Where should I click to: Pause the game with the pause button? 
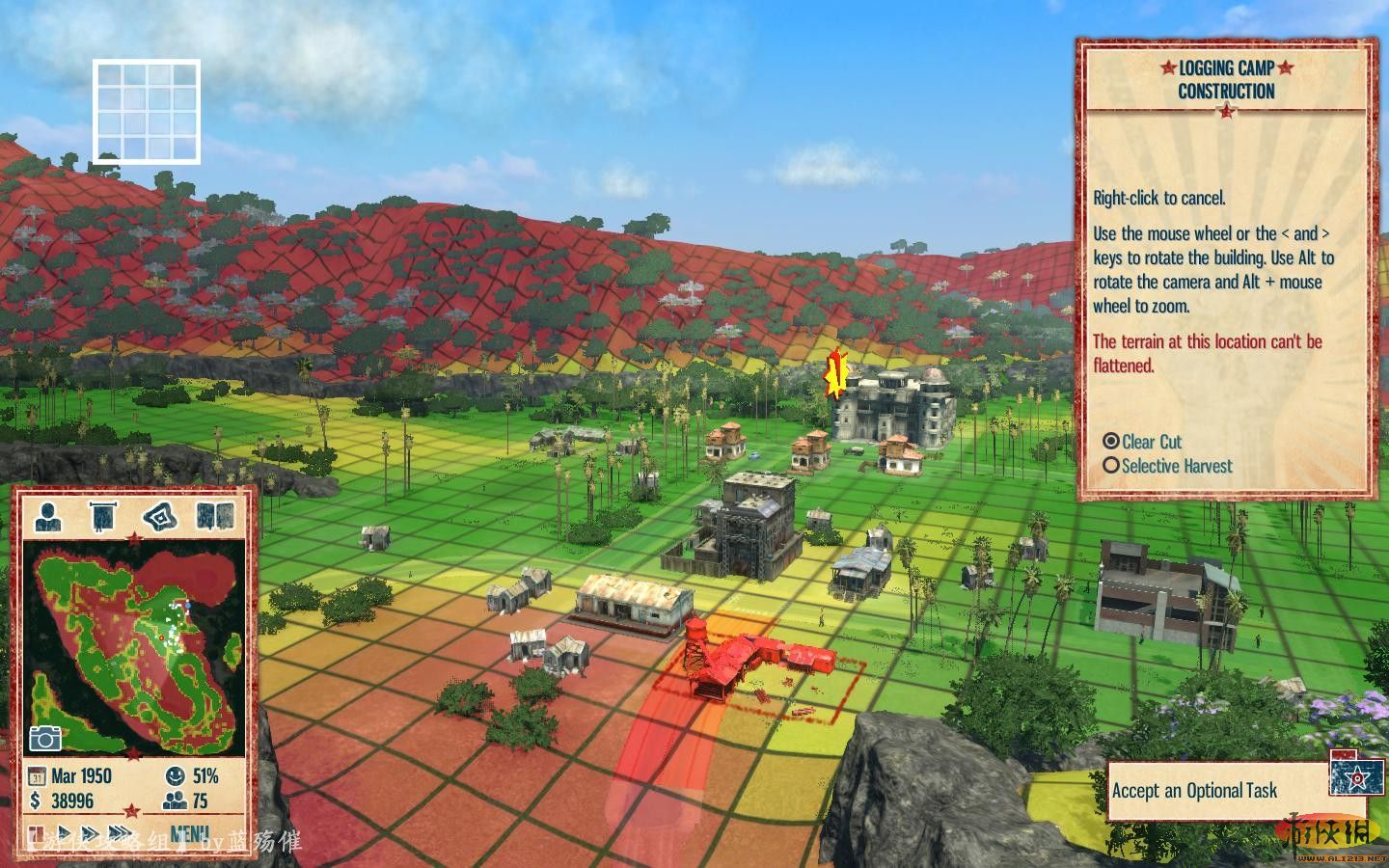(x=36, y=832)
